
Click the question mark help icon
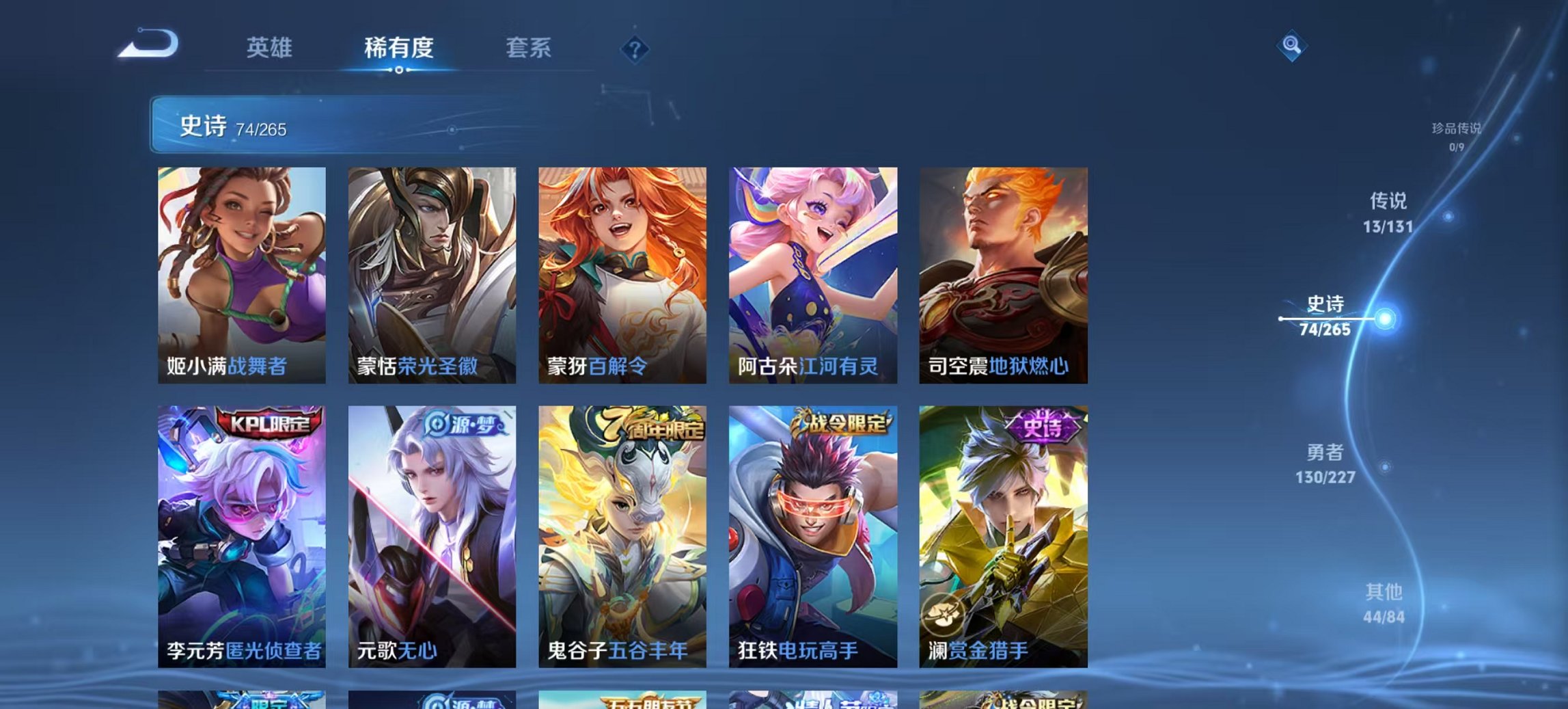tap(634, 48)
